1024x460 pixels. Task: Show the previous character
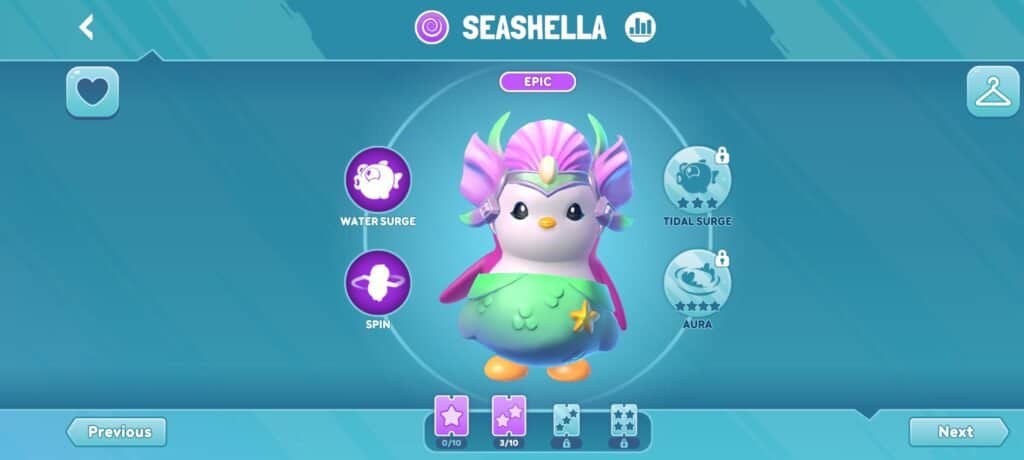click(117, 432)
